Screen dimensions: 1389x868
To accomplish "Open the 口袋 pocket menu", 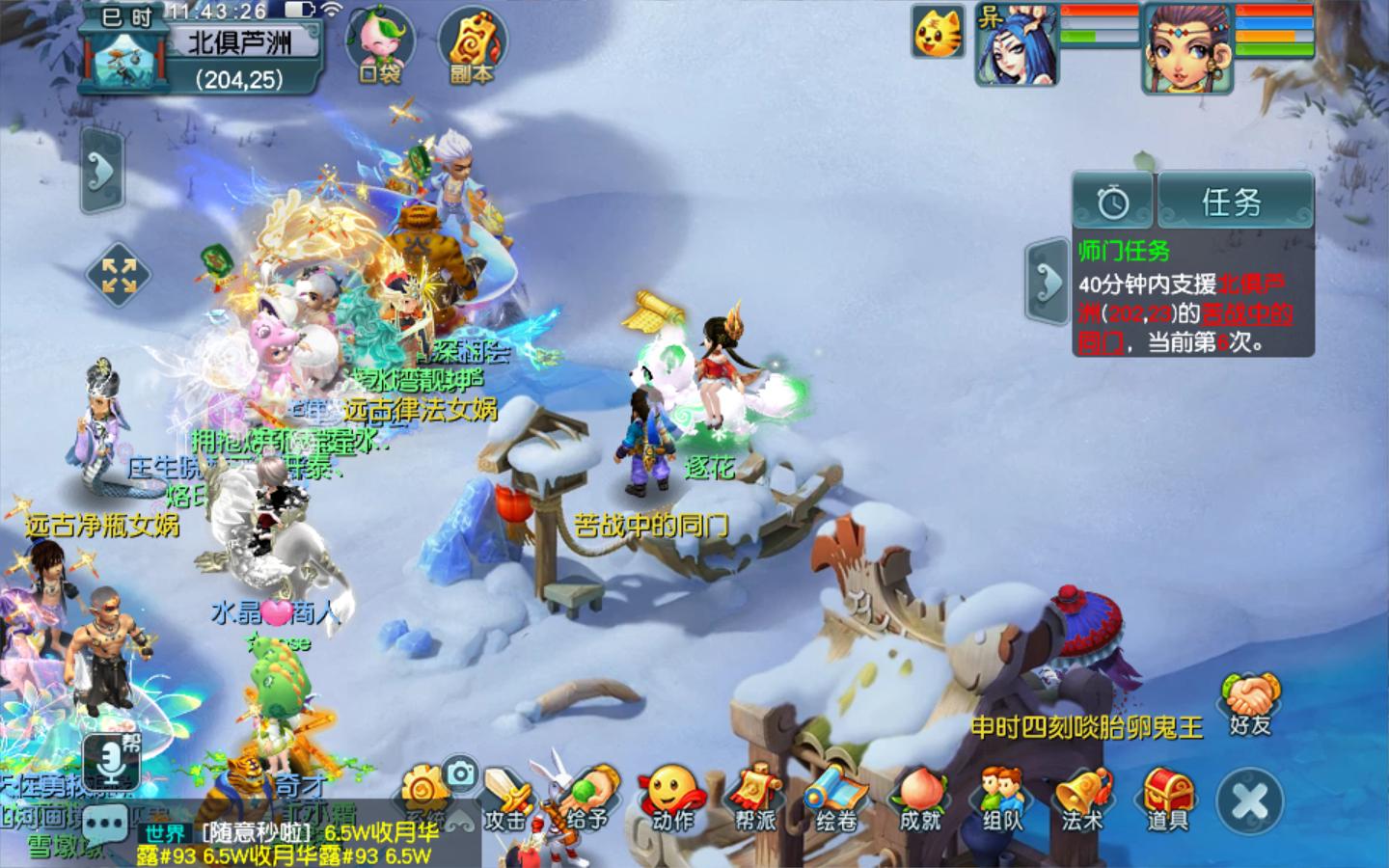I will (x=380, y=46).
